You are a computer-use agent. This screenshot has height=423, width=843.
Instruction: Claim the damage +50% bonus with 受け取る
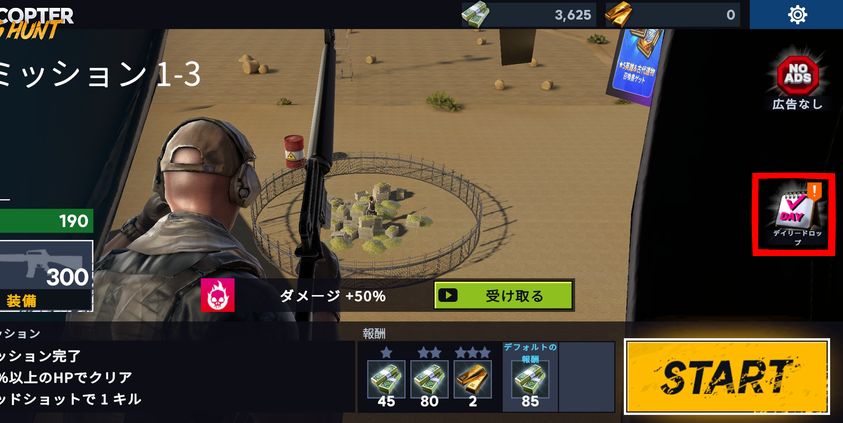click(x=503, y=295)
